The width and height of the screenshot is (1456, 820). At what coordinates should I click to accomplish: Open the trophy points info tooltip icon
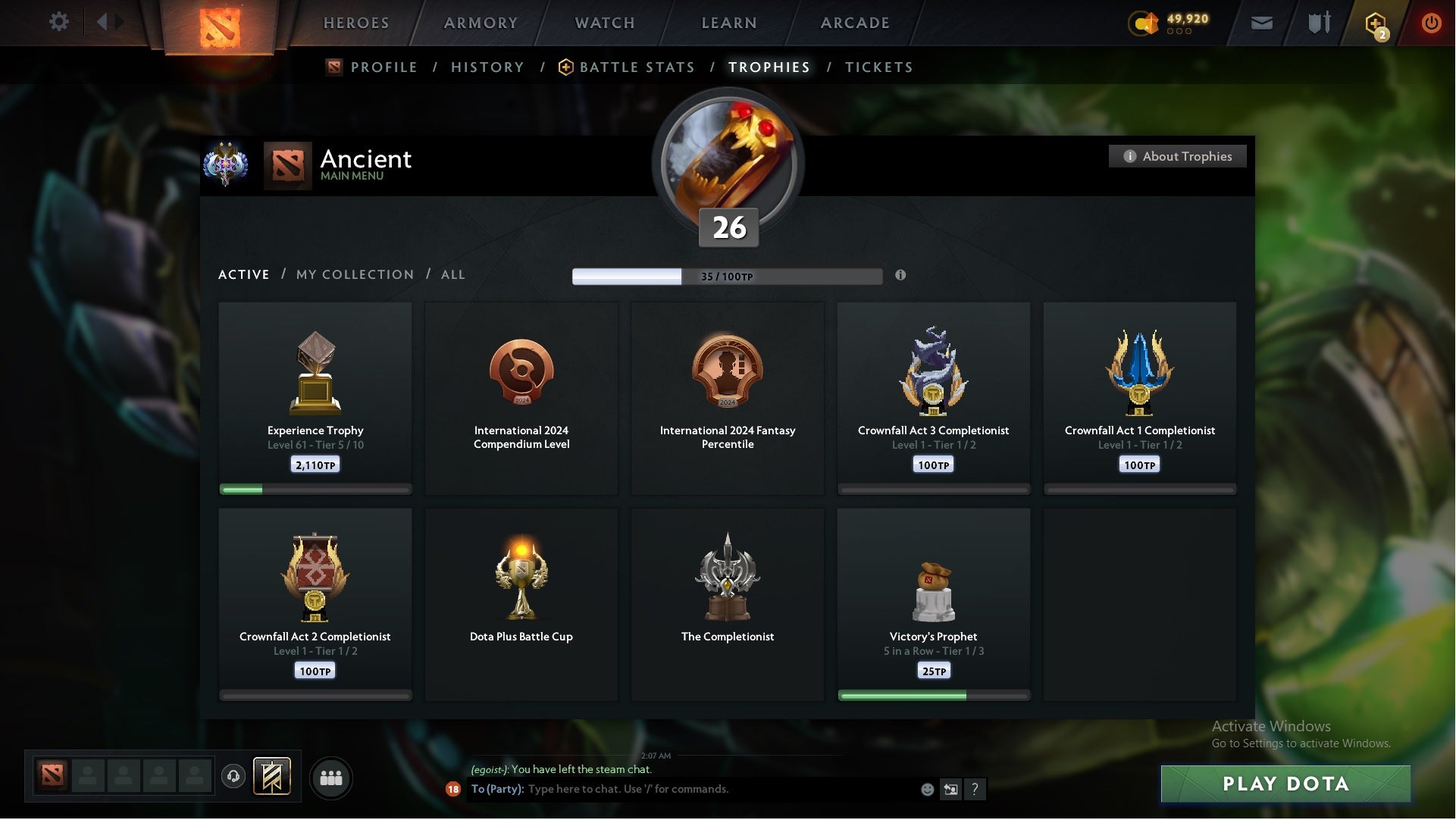coord(901,276)
